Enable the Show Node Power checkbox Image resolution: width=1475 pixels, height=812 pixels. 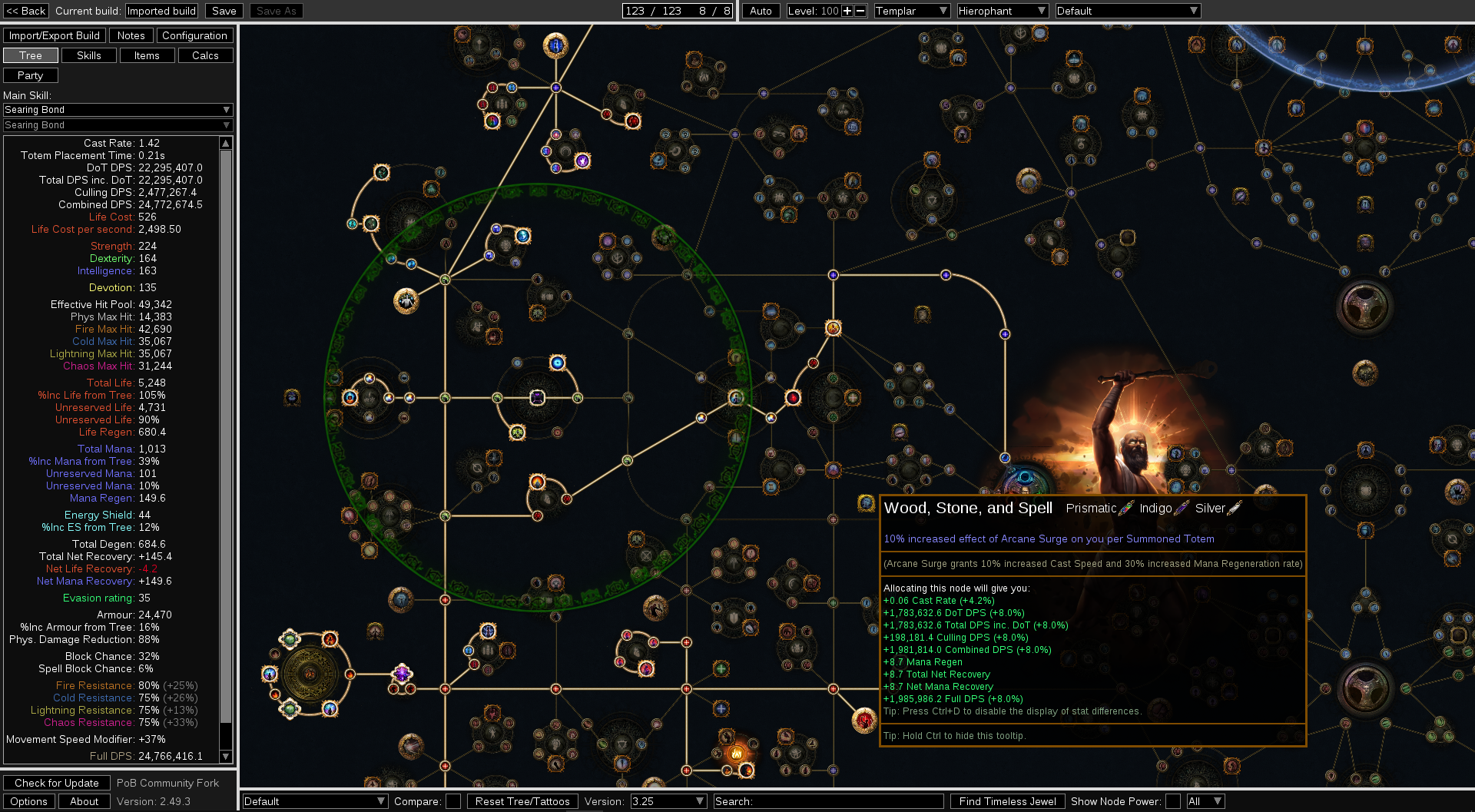pyautogui.click(x=1174, y=801)
